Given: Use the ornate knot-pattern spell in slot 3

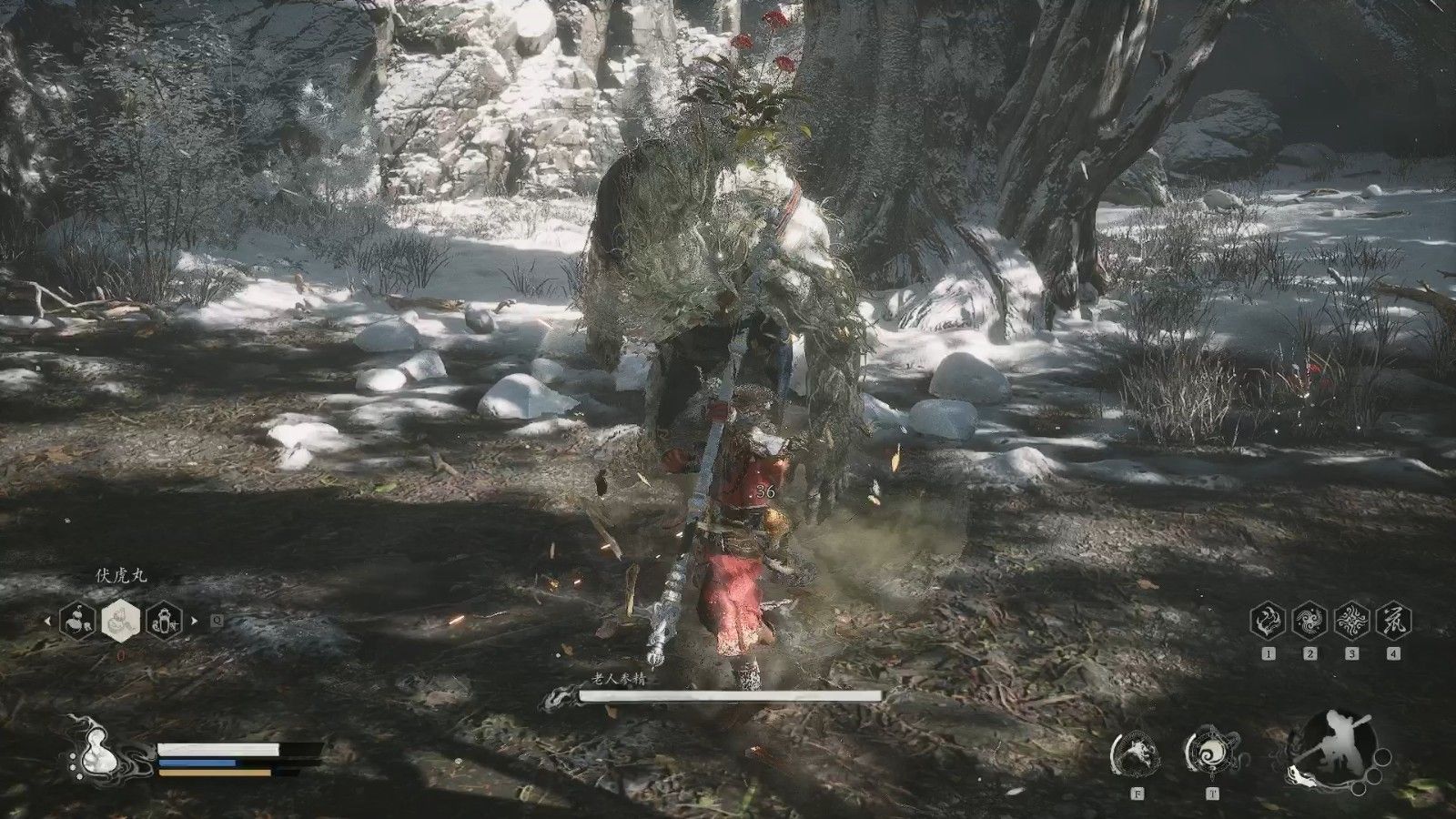Looking at the screenshot, I should [1352, 622].
